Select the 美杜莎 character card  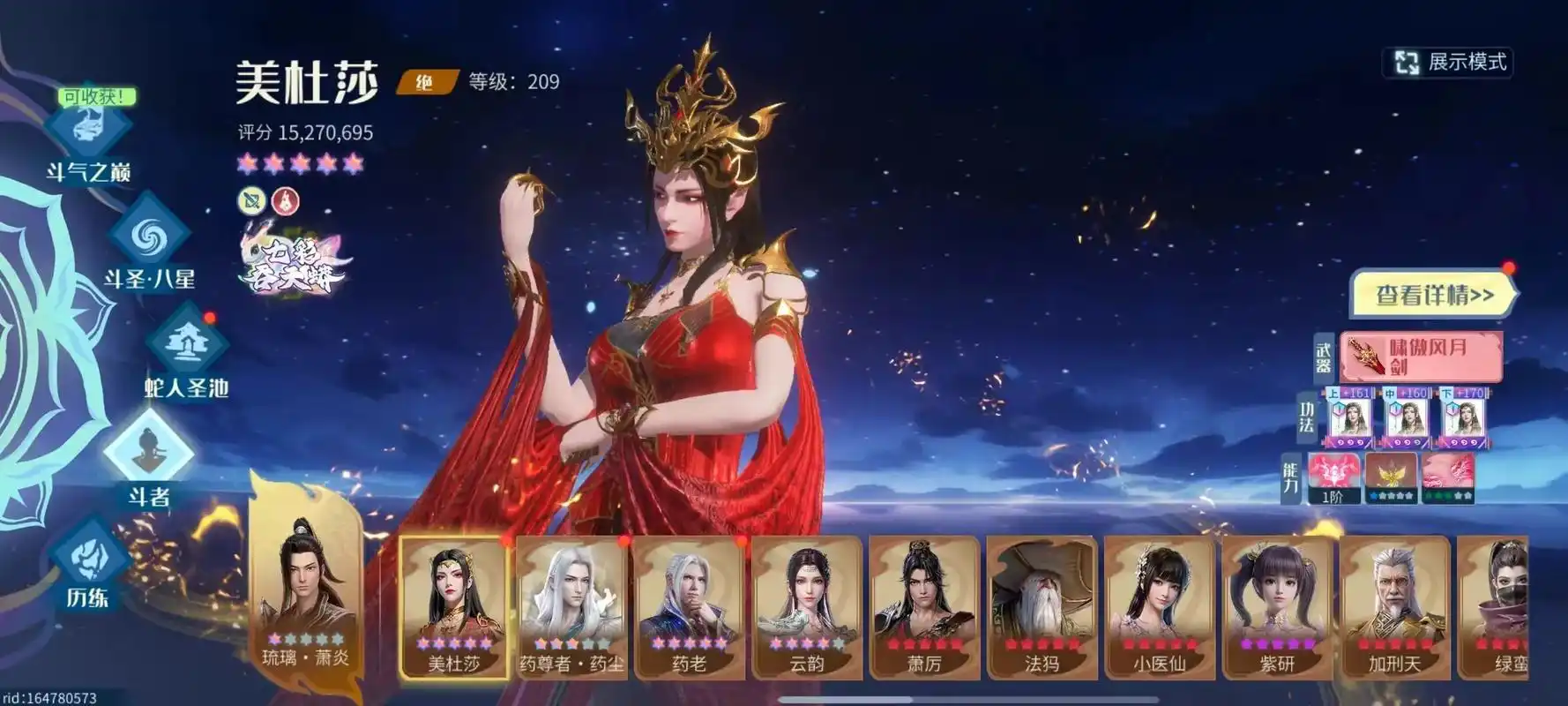[x=454, y=607]
